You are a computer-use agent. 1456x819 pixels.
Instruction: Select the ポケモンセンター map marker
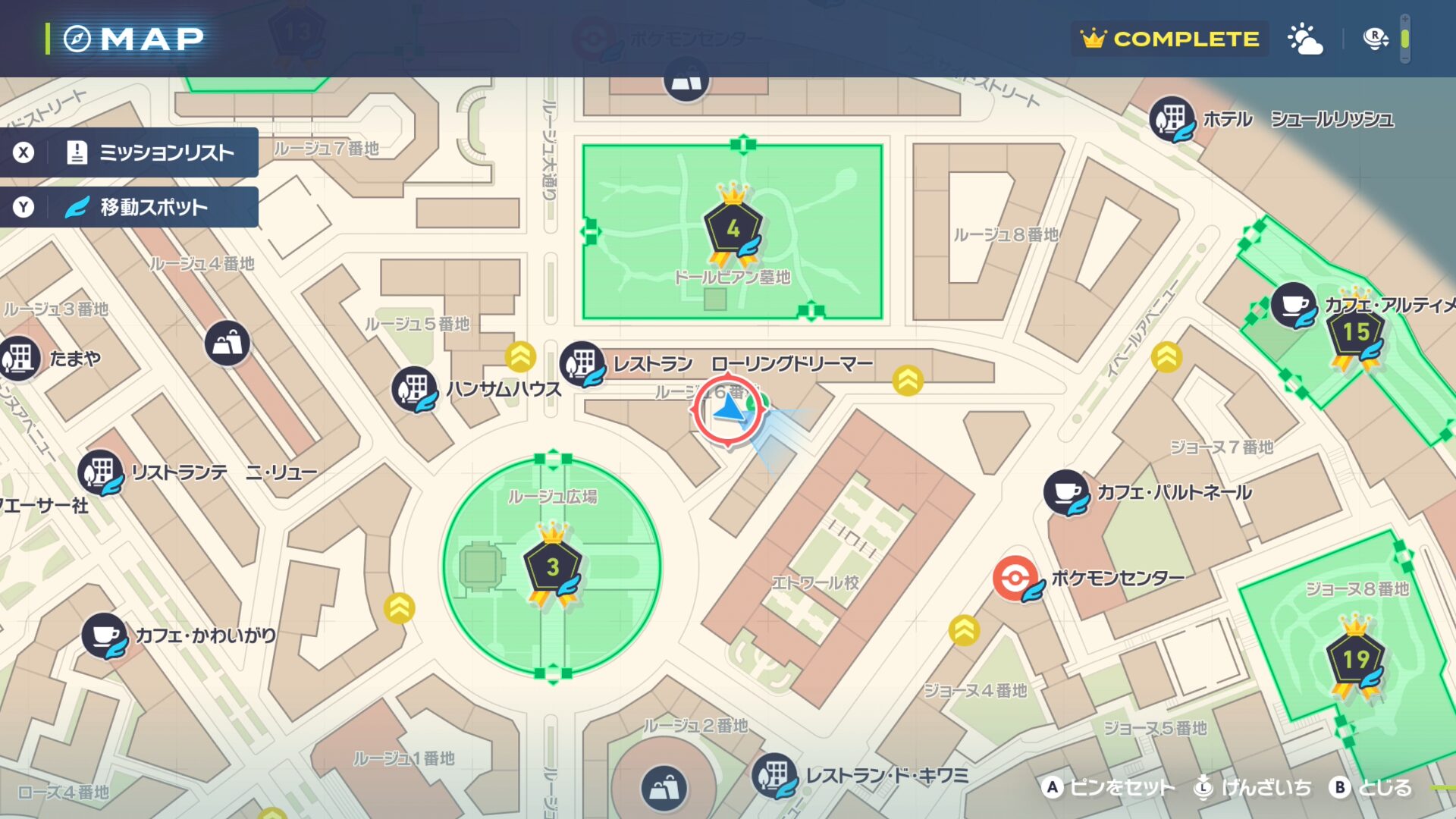point(1015,579)
